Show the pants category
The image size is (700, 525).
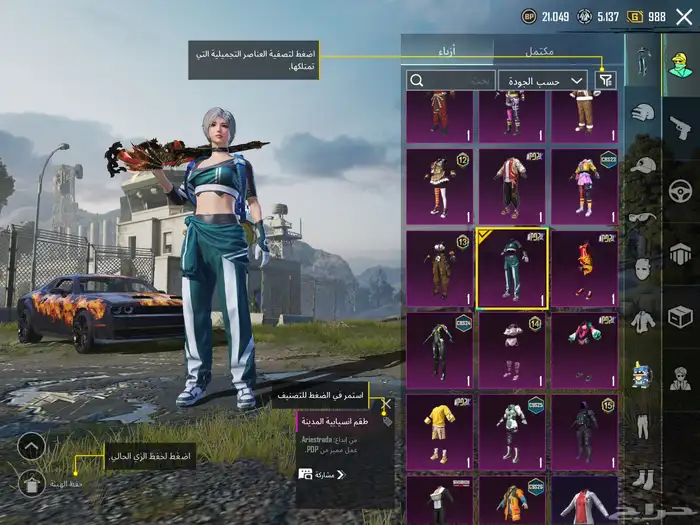point(643,427)
